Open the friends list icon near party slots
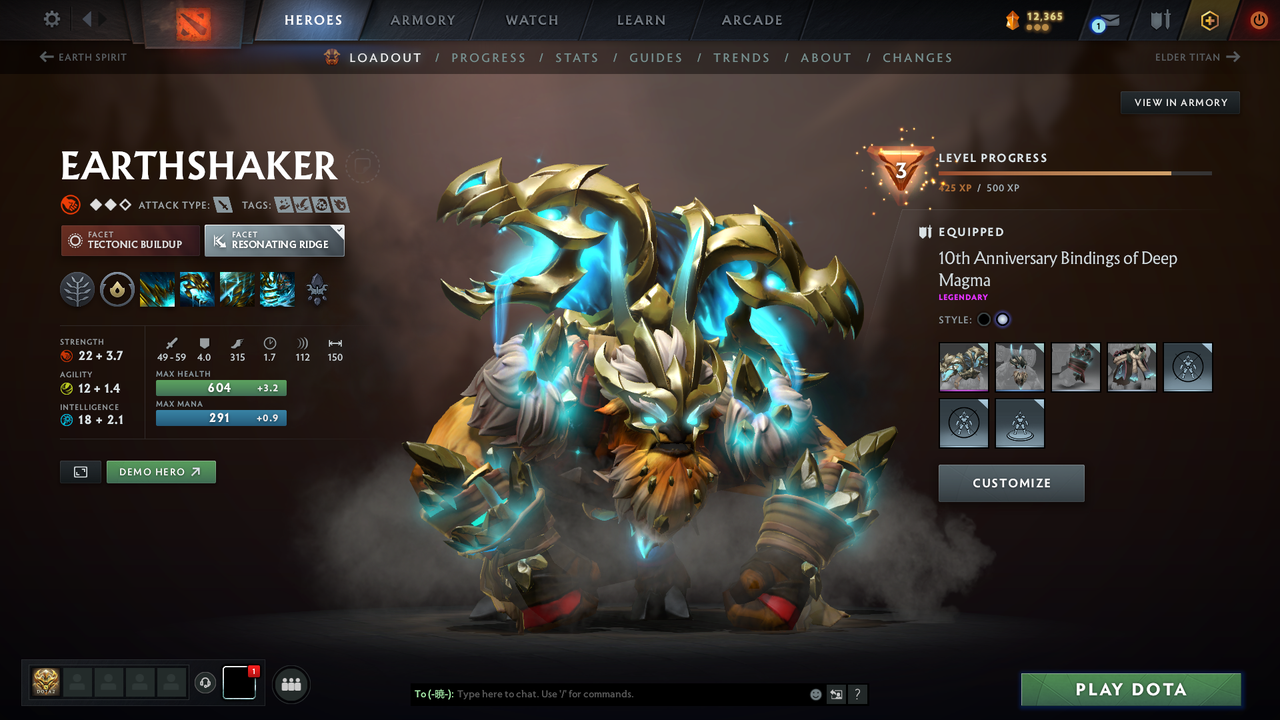The image size is (1280, 720). 290,683
